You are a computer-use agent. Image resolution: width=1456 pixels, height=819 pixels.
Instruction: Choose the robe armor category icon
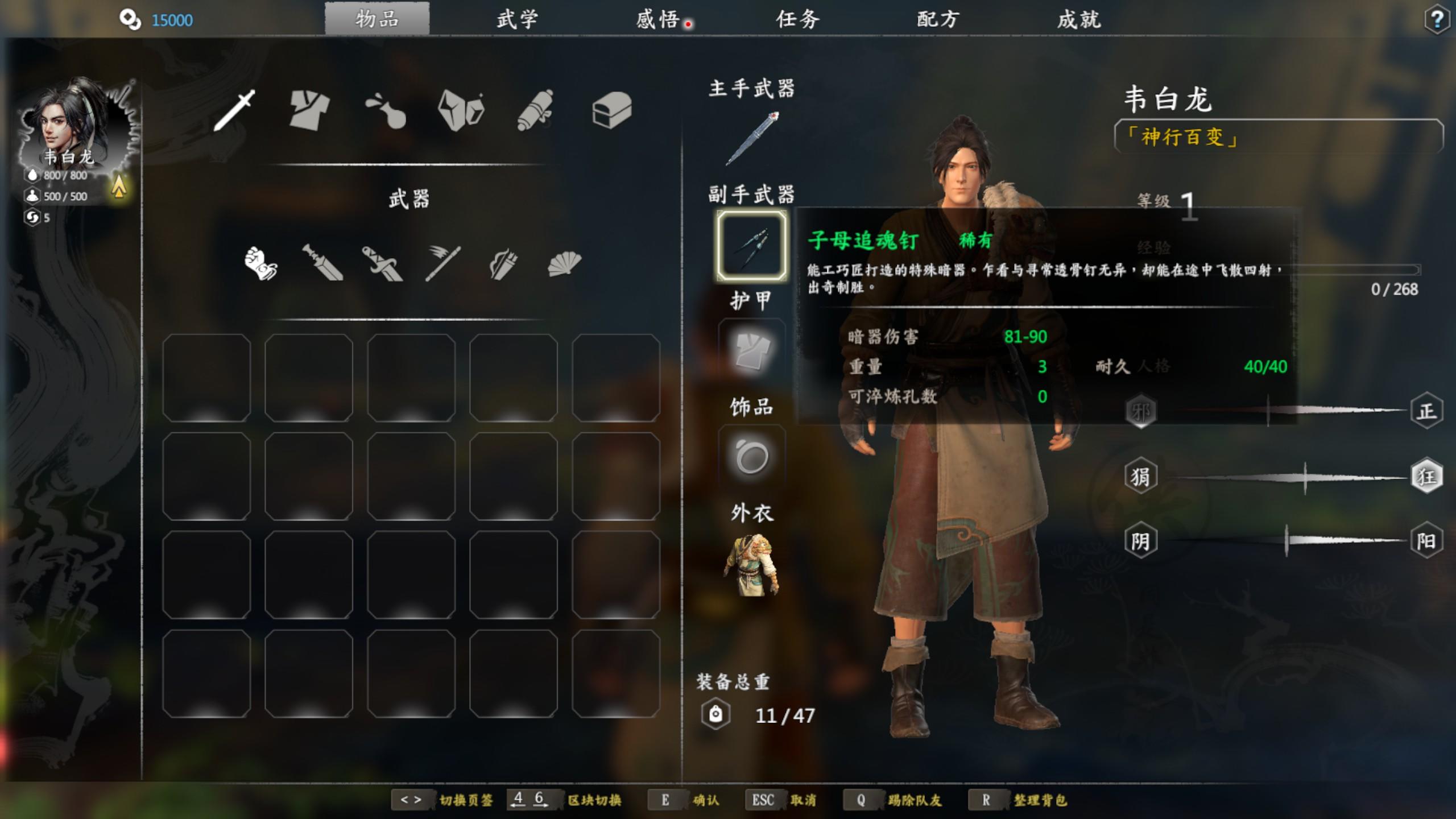click(x=309, y=110)
